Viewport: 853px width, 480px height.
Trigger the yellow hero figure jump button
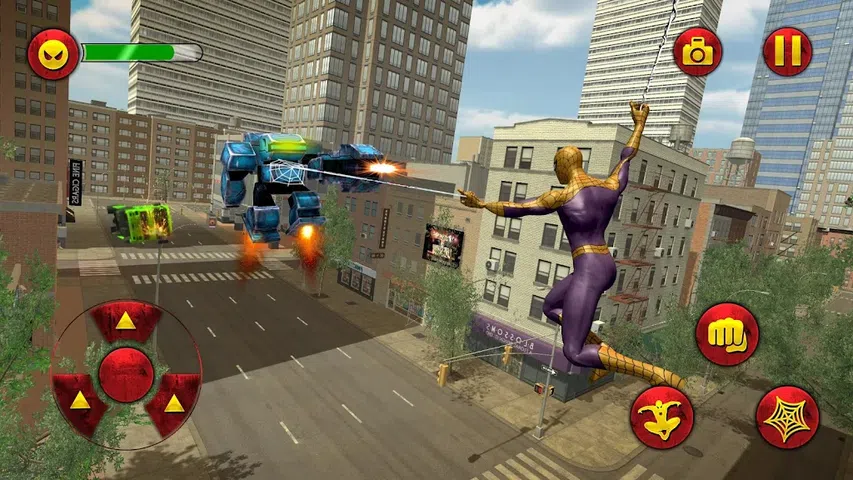tap(662, 416)
